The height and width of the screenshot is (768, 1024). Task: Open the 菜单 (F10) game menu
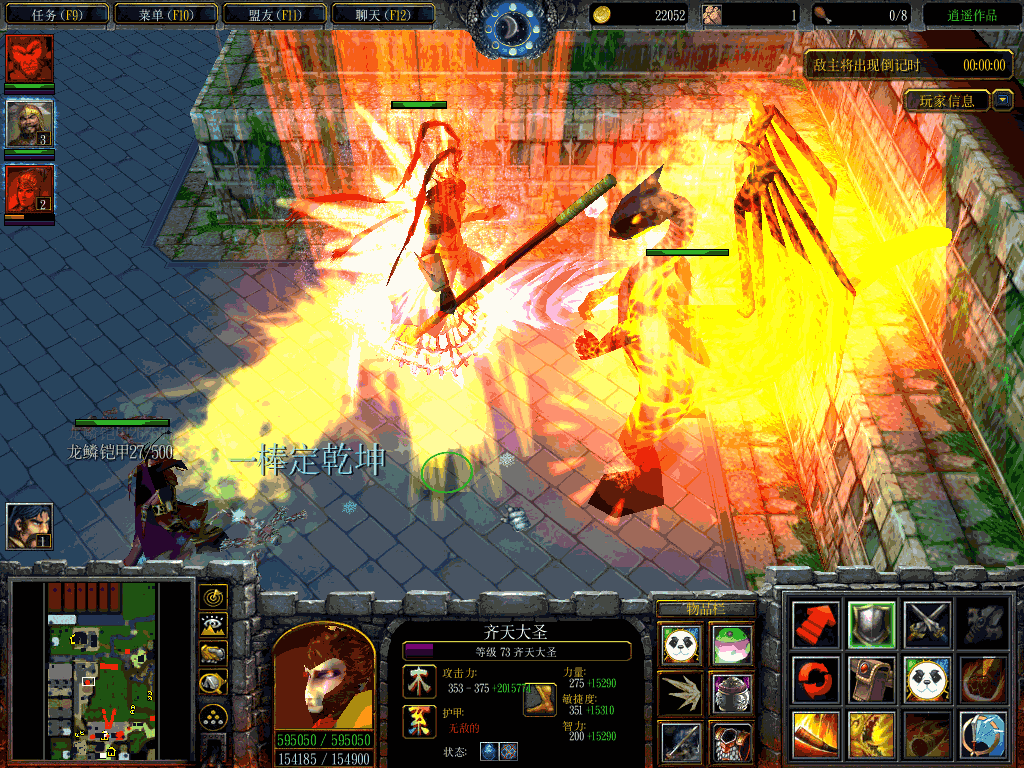[x=164, y=15]
